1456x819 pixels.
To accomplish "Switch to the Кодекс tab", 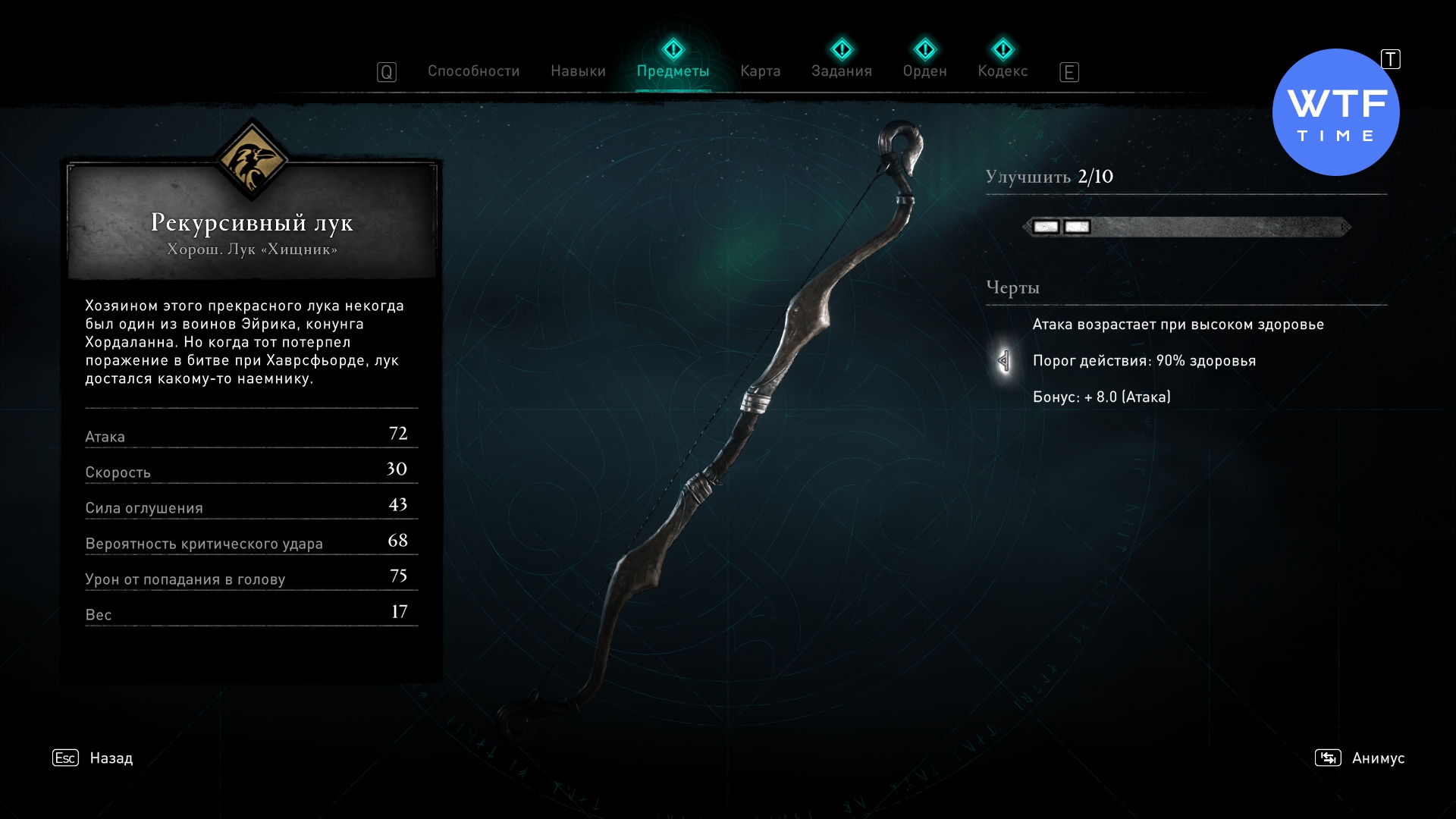I will tap(1003, 71).
